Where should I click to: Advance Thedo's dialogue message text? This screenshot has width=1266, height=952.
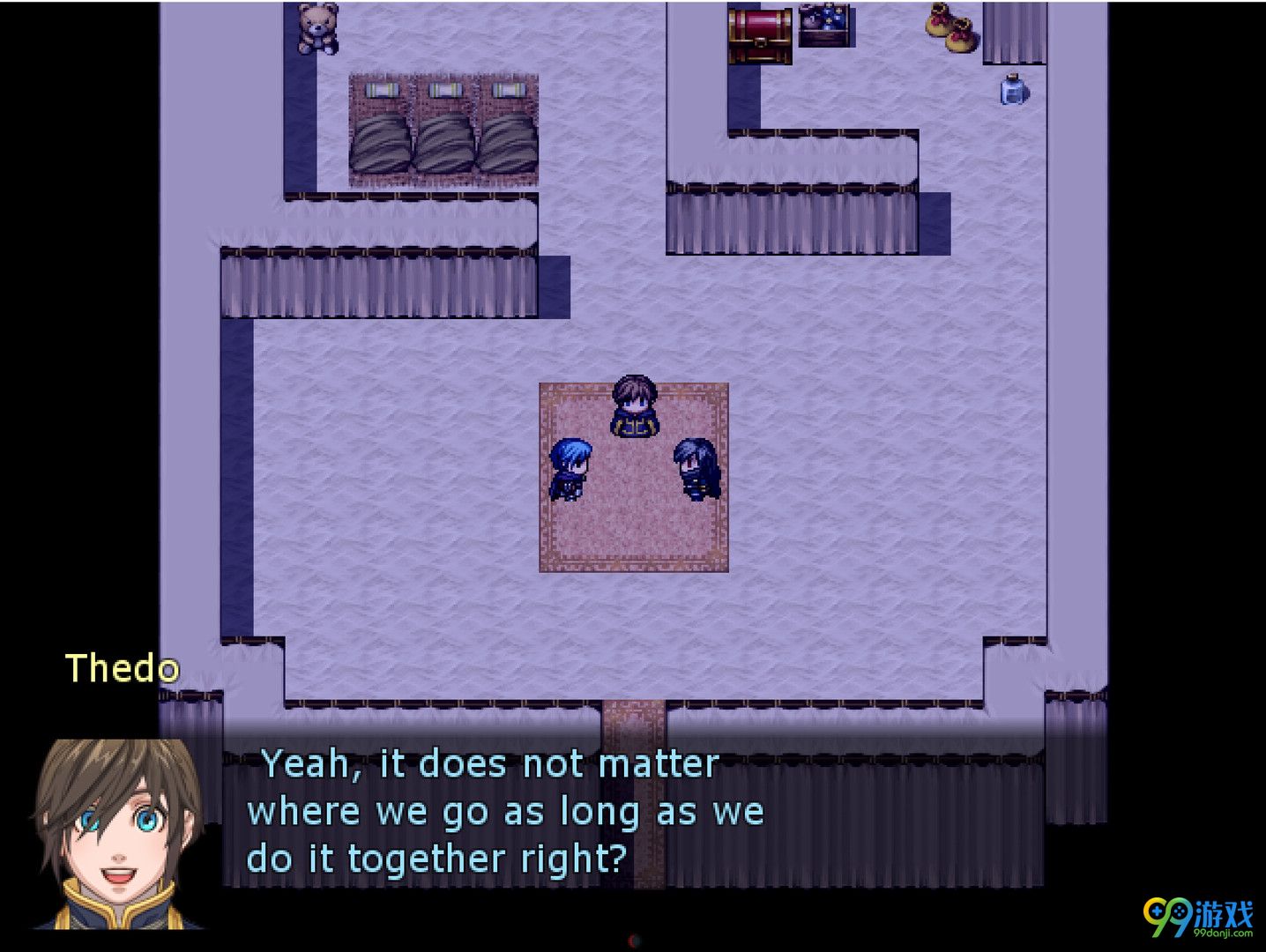click(504, 811)
